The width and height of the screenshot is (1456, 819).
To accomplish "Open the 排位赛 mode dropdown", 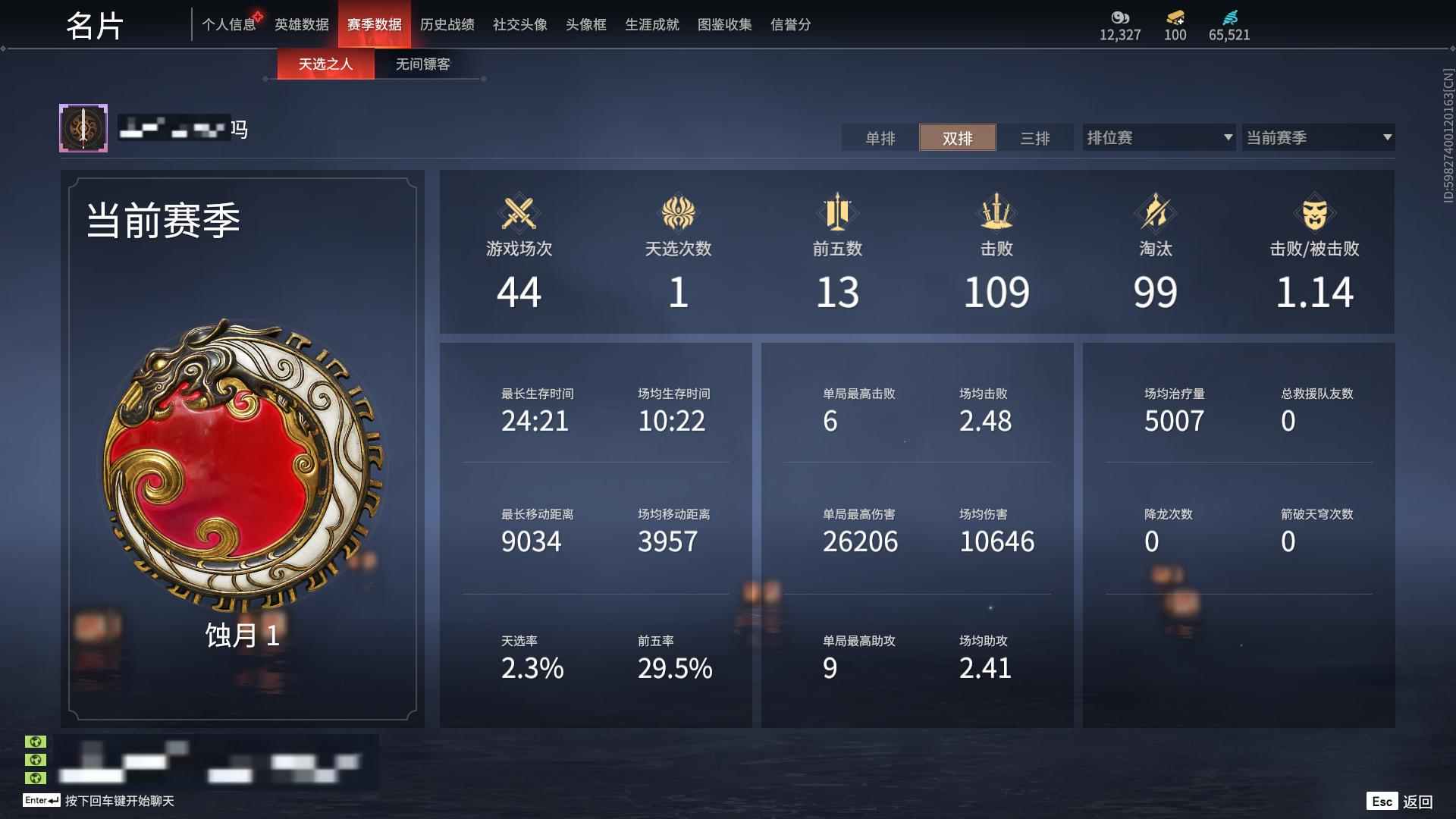I will 1157,137.
